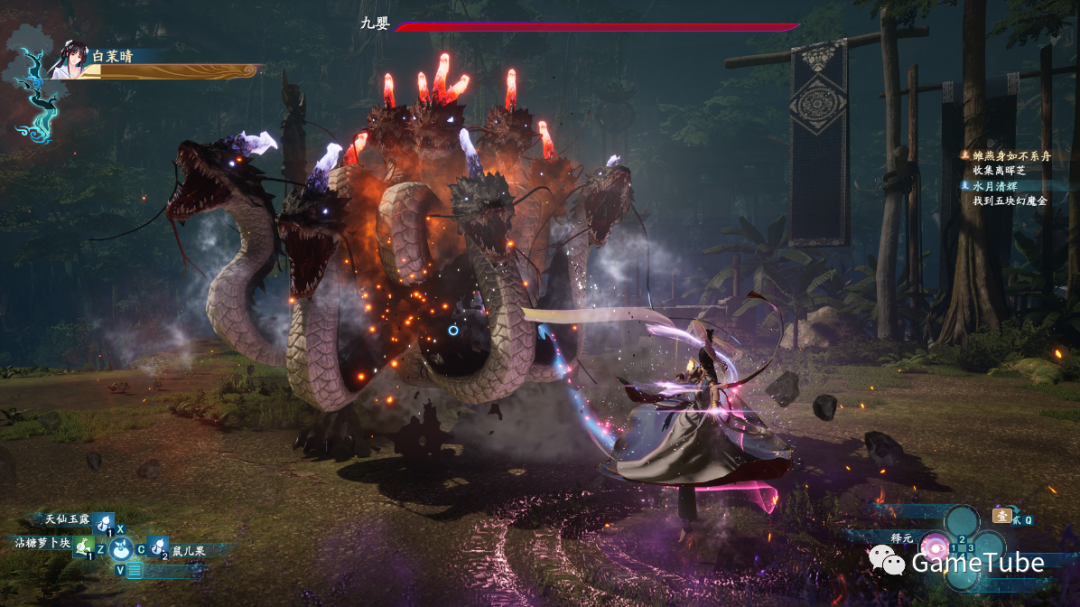Open the 雏燕身如不系舟 main quest entry
This screenshot has width=1080, height=607.
[1010, 156]
